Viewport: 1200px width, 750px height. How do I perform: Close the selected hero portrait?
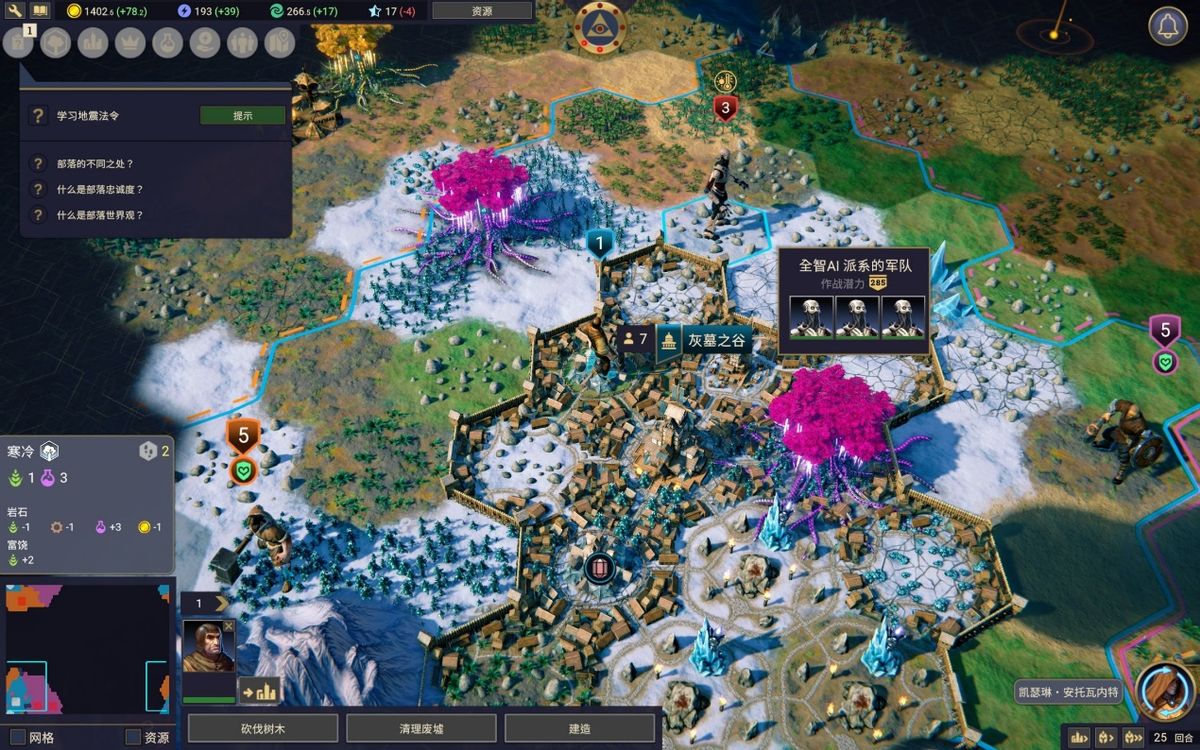coord(229,626)
